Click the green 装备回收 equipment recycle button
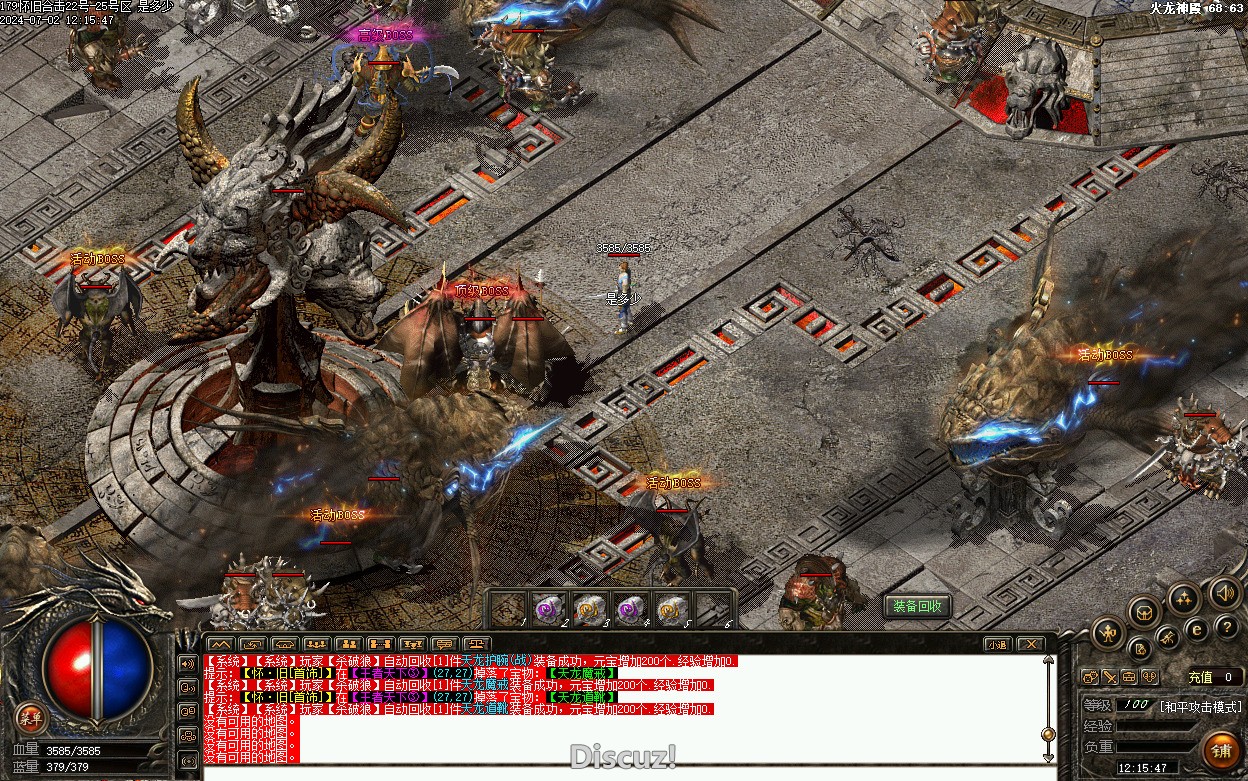1248x781 pixels. (x=917, y=606)
